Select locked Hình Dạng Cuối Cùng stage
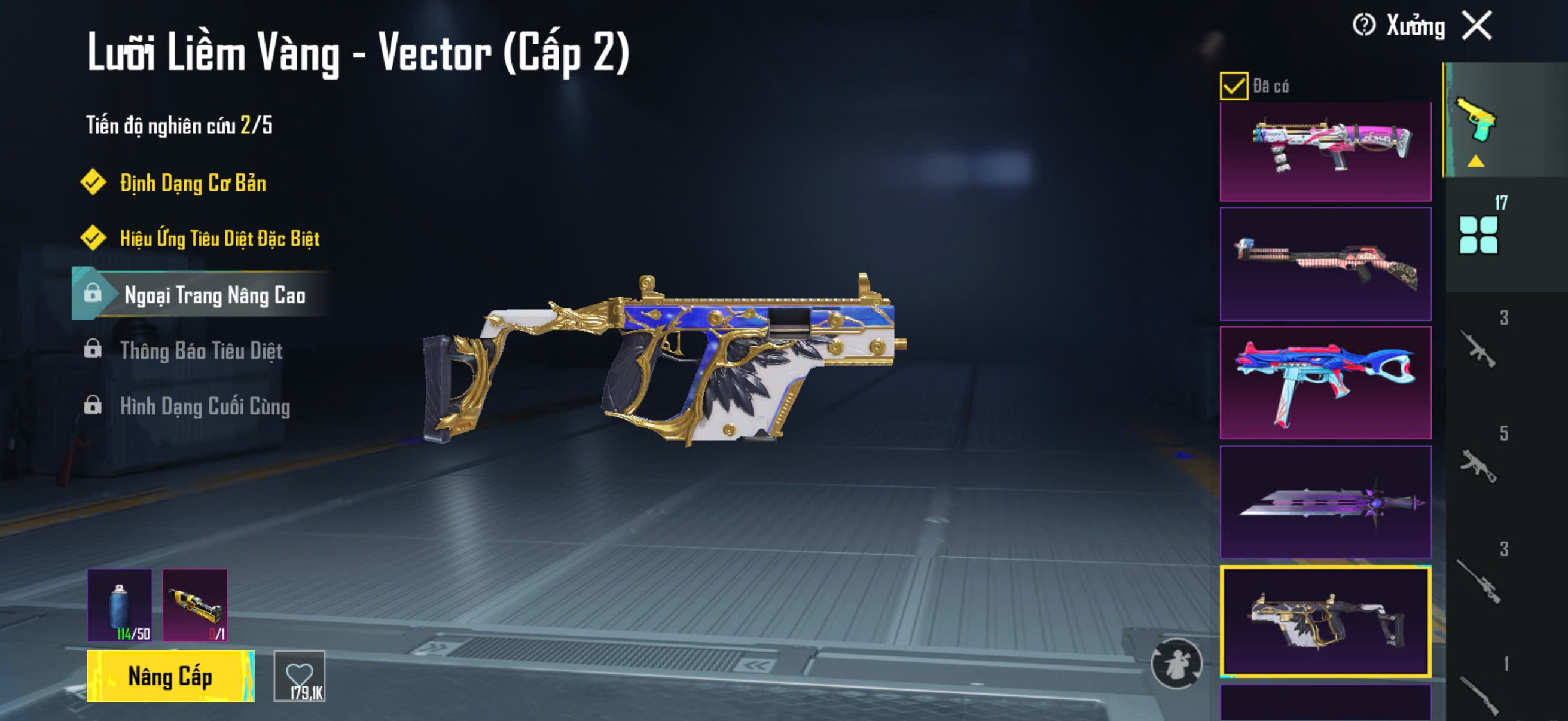 pyautogui.click(x=205, y=406)
